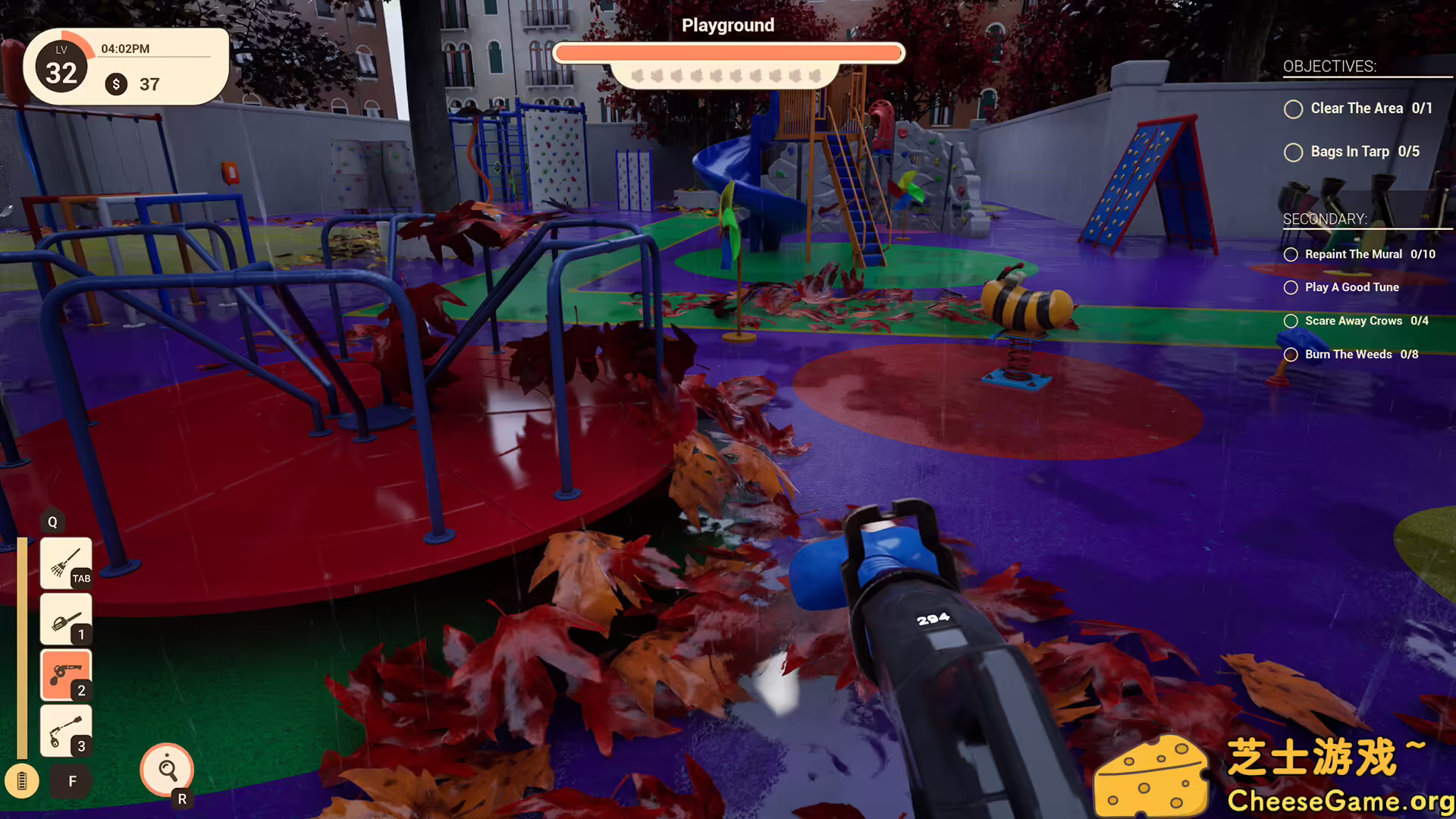Check the Bags In Tarp objective circle
The height and width of the screenshot is (819, 1456).
1293,152
